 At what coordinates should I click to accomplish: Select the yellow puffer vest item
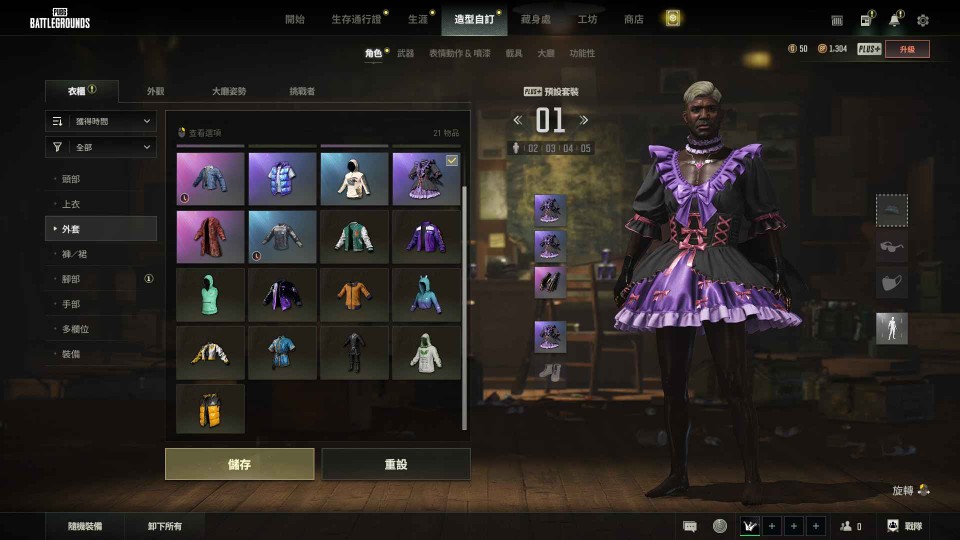point(210,409)
